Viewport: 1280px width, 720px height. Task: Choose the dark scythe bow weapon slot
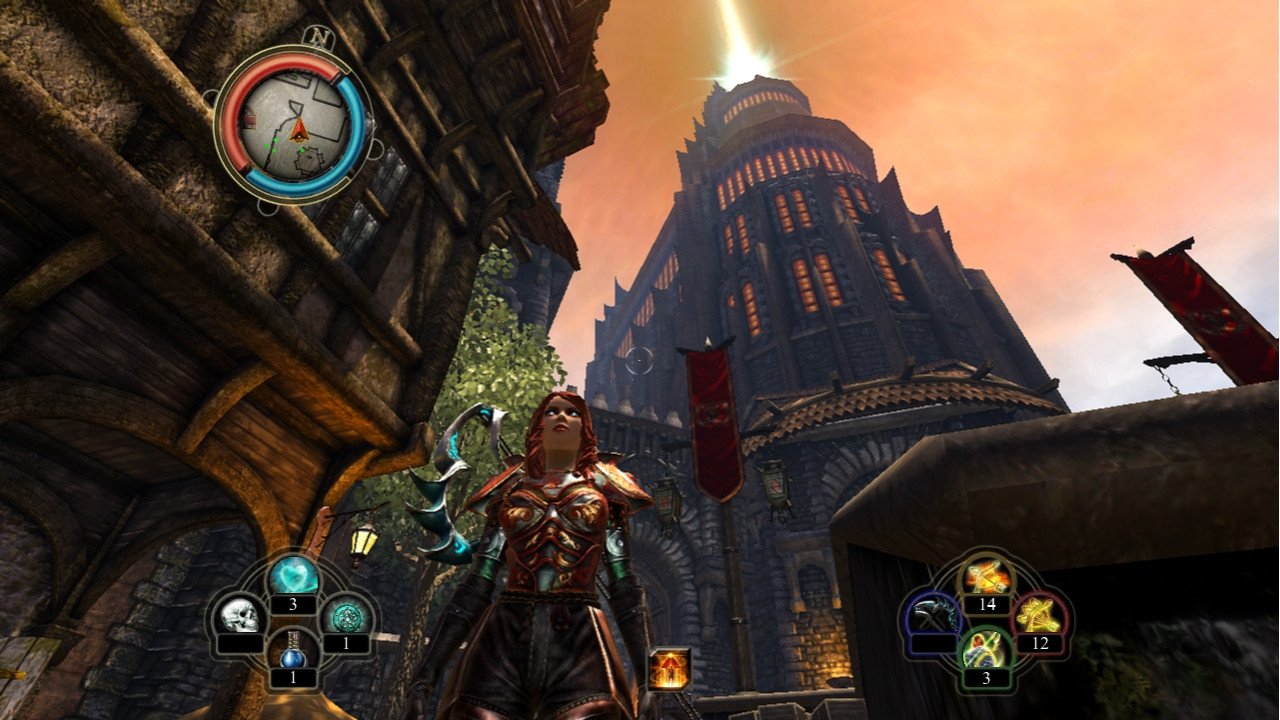(933, 614)
